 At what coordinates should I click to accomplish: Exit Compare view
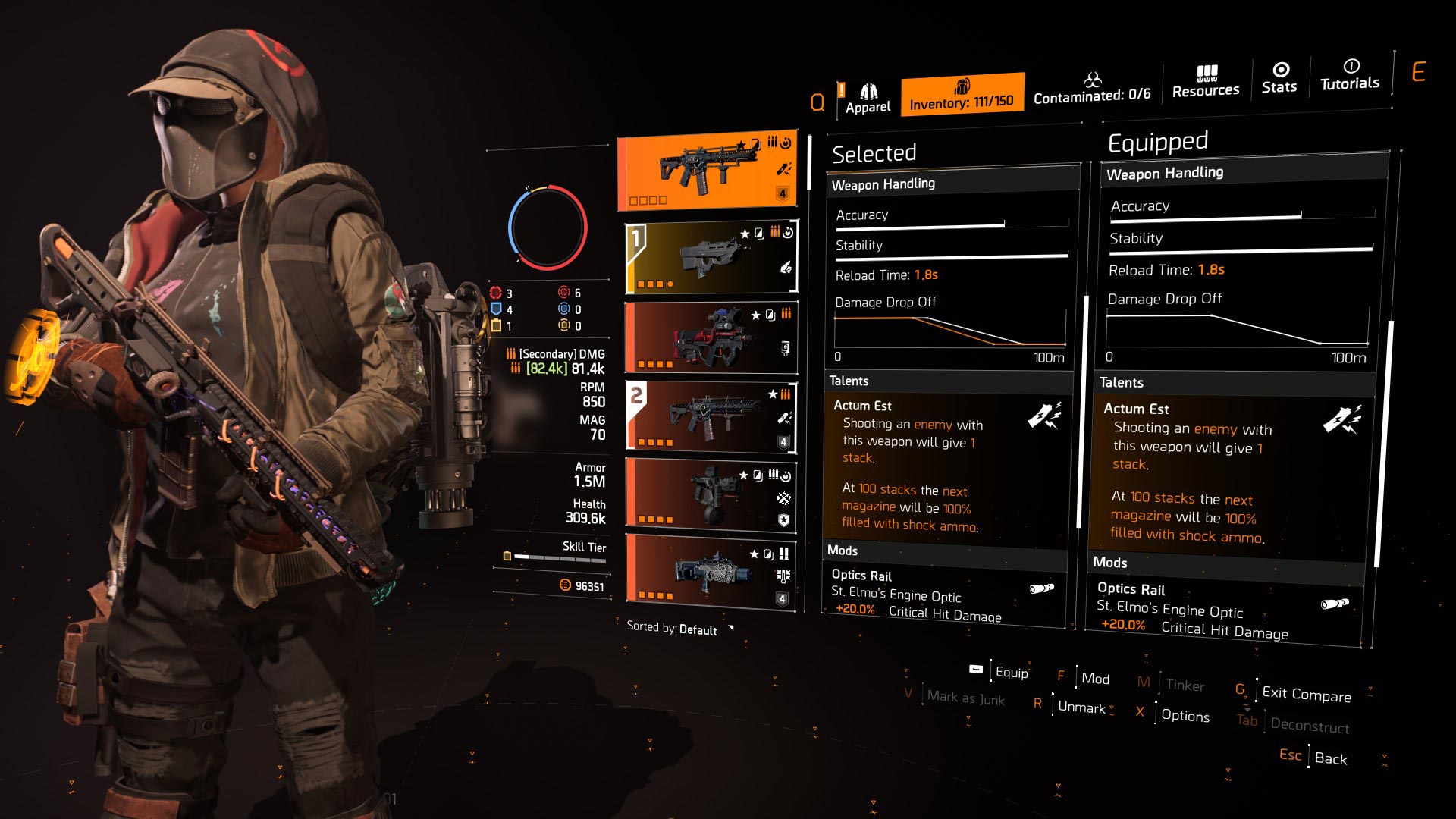1306,694
